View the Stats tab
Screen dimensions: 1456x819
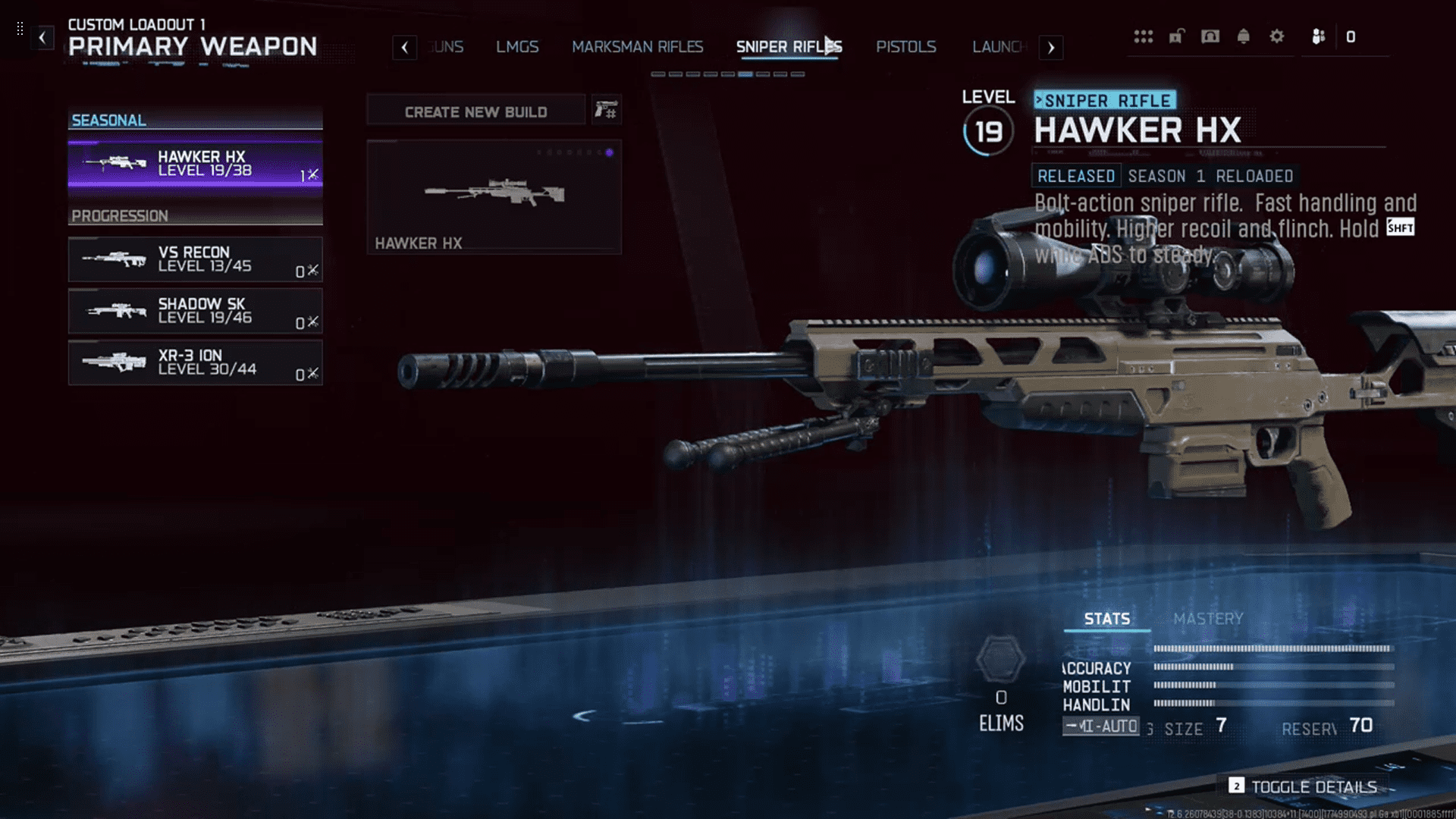(x=1106, y=619)
